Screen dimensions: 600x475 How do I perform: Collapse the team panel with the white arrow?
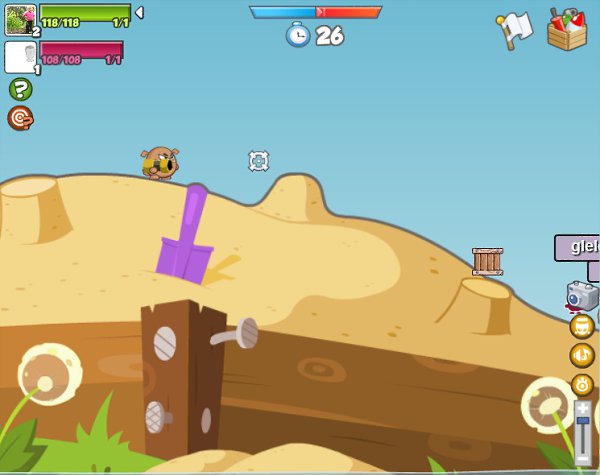pyautogui.click(x=139, y=12)
